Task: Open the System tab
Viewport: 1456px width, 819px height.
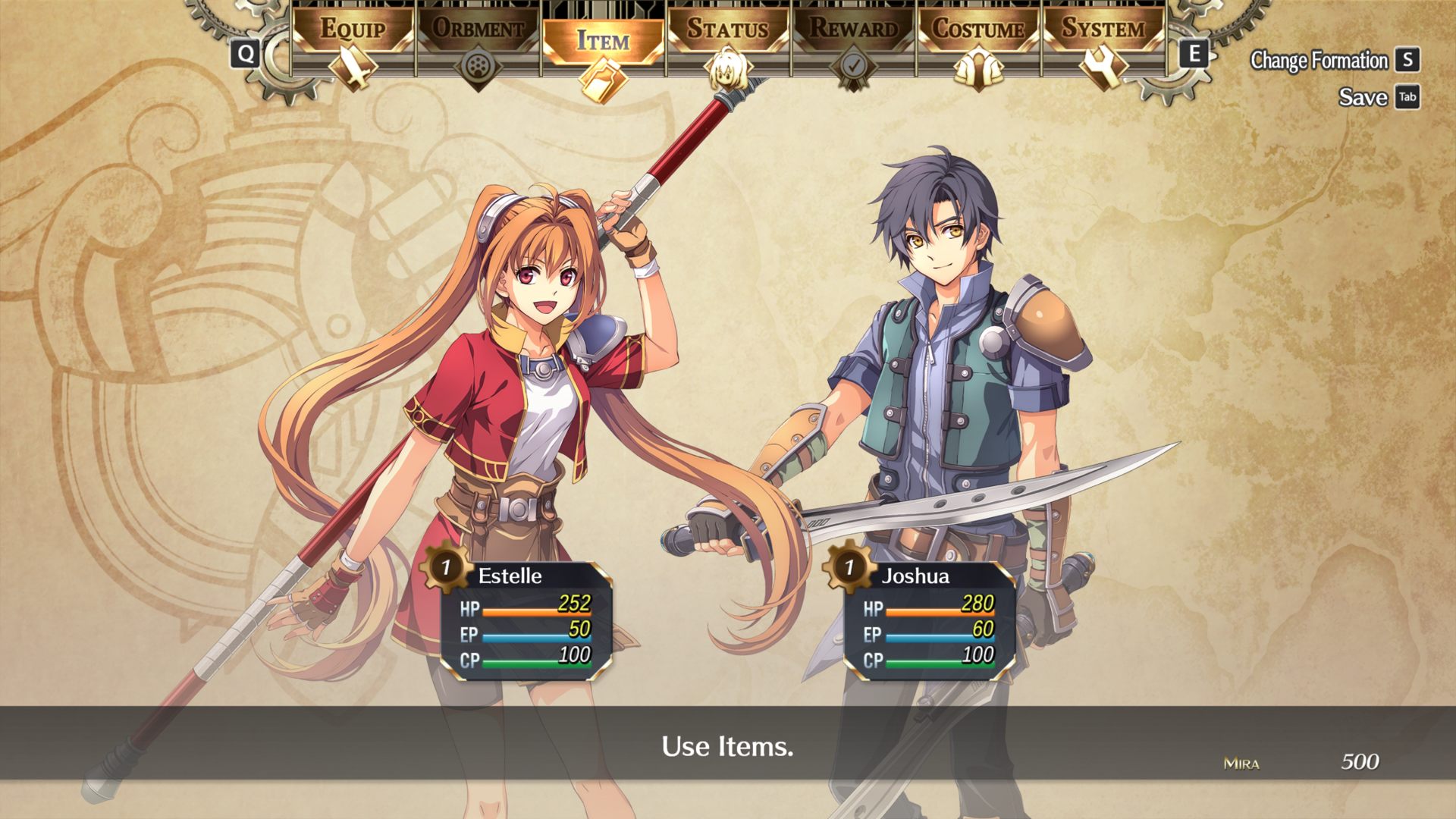Action: (x=1103, y=30)
